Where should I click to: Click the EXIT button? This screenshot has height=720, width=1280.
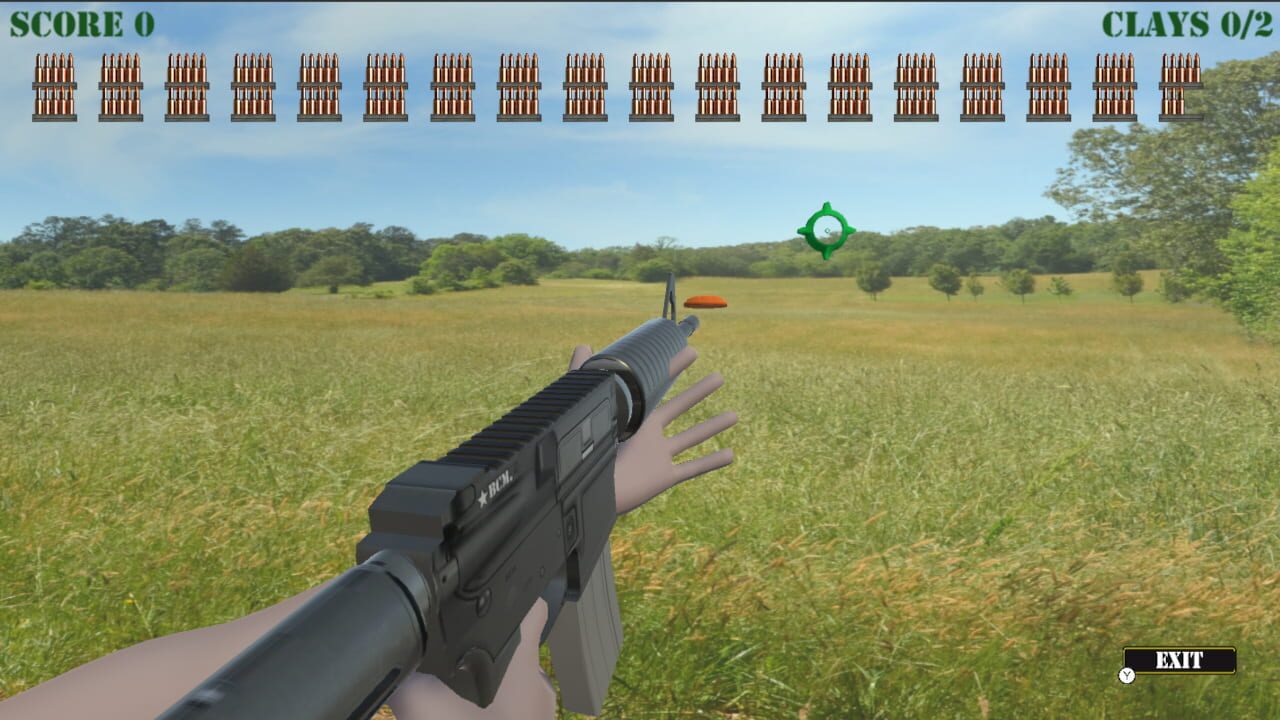(x=1180, y=661)
